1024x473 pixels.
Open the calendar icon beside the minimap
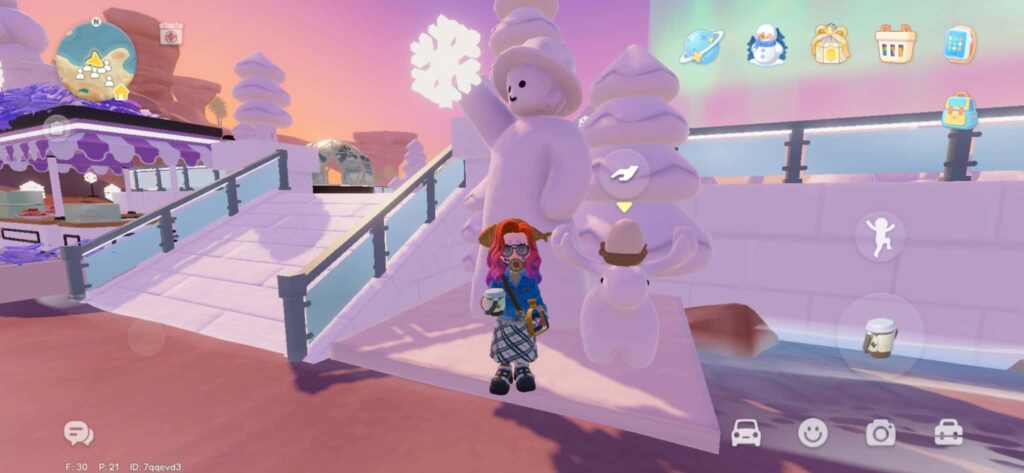pyautogui.click(x=171, y=34)
